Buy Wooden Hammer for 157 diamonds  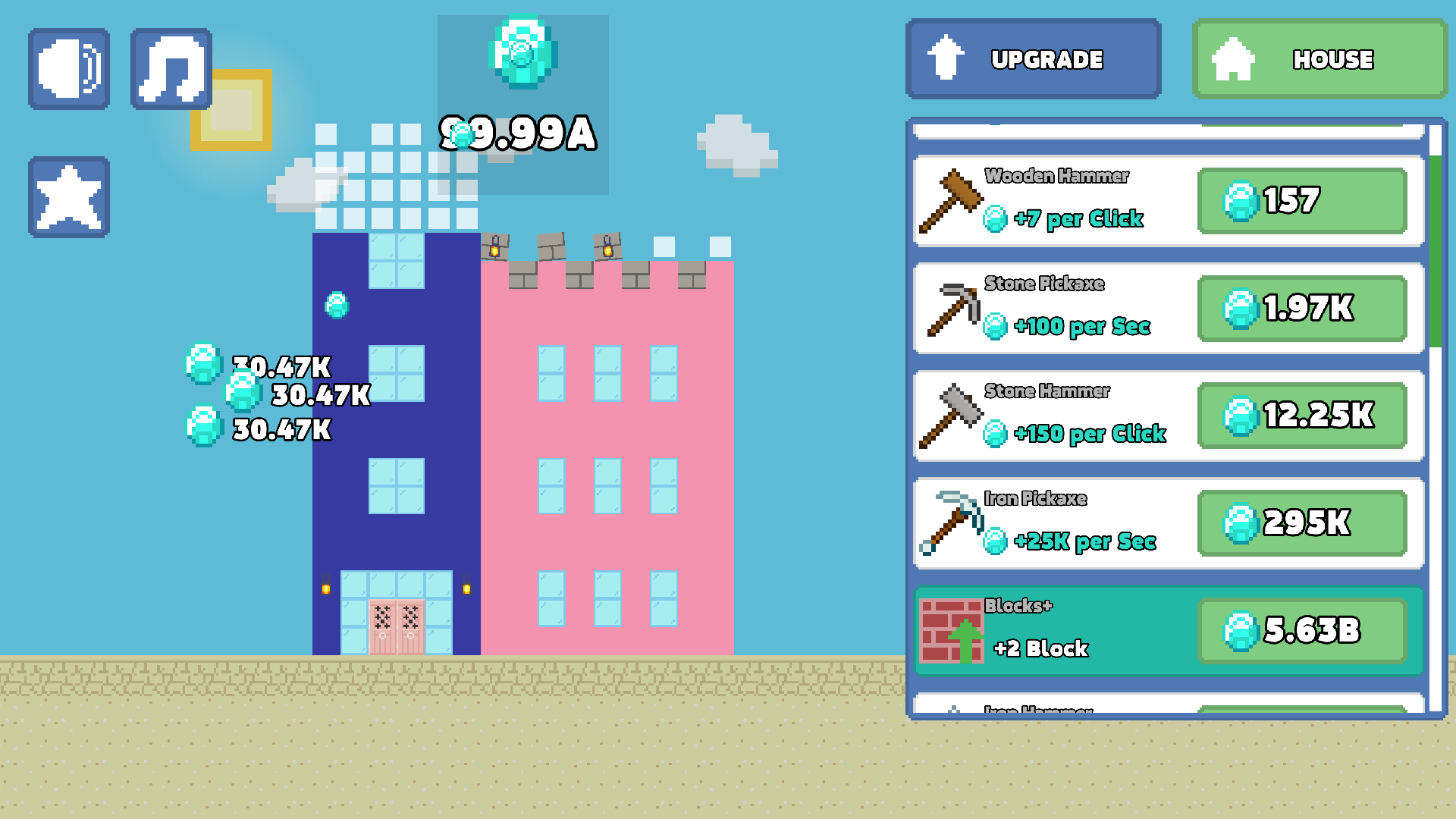coord(1302,202)
